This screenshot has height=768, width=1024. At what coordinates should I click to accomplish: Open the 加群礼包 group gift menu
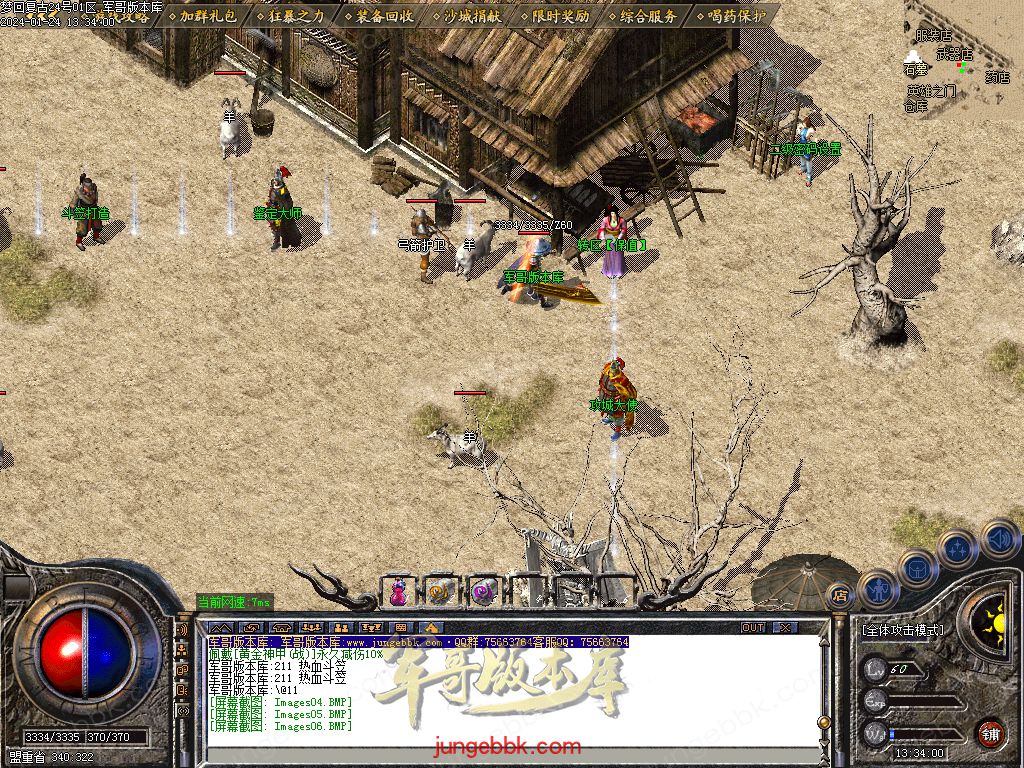pos(204,16)
